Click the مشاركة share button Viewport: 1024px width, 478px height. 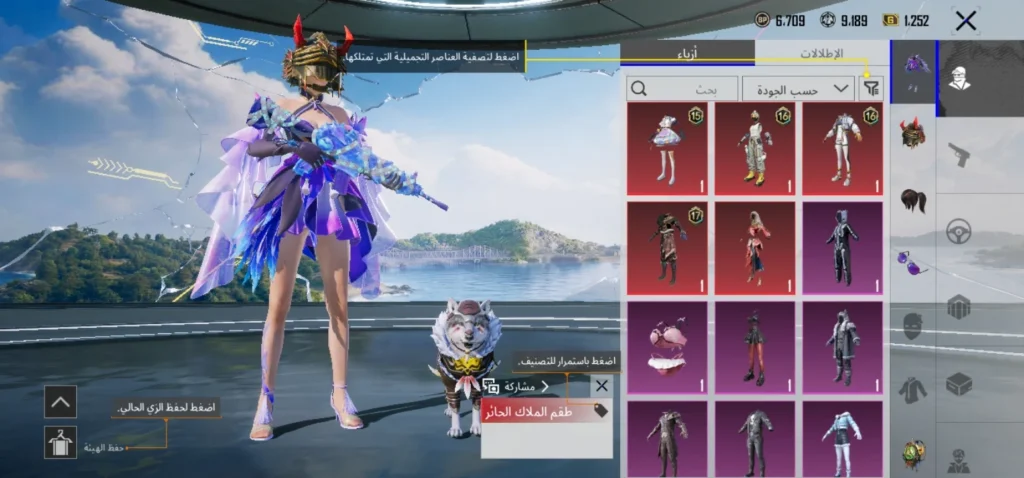click(516, 386)
